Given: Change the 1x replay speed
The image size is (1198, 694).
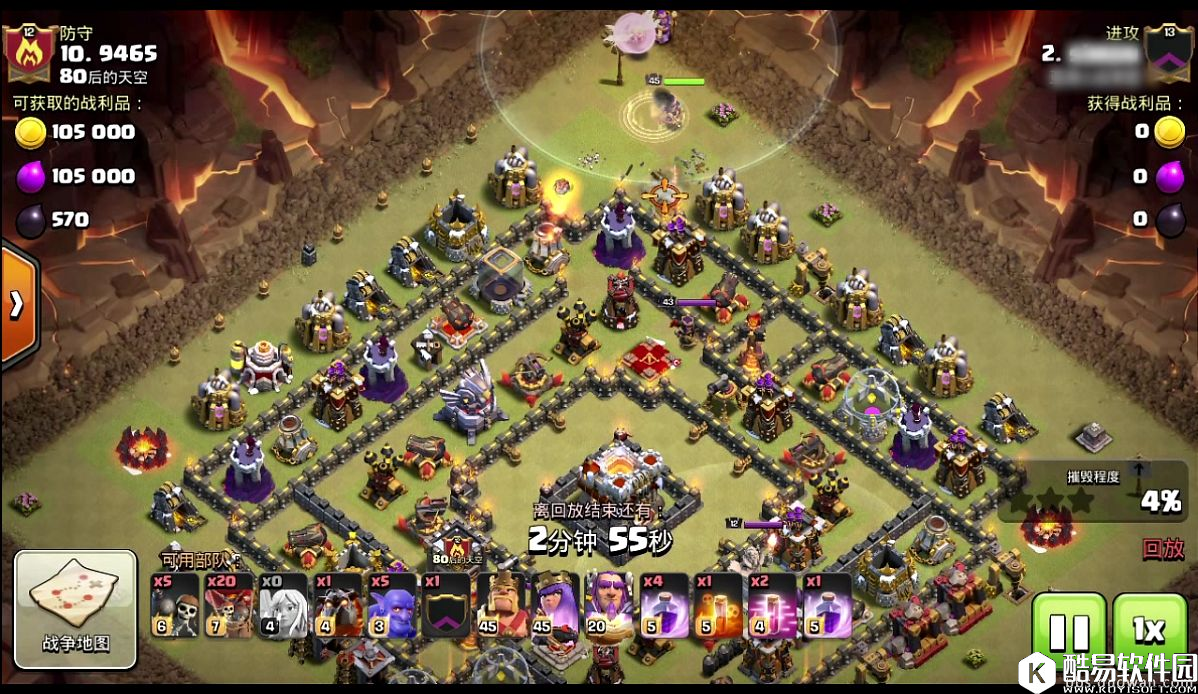Looking at the screenshot, I should [x=1149, y=632].
